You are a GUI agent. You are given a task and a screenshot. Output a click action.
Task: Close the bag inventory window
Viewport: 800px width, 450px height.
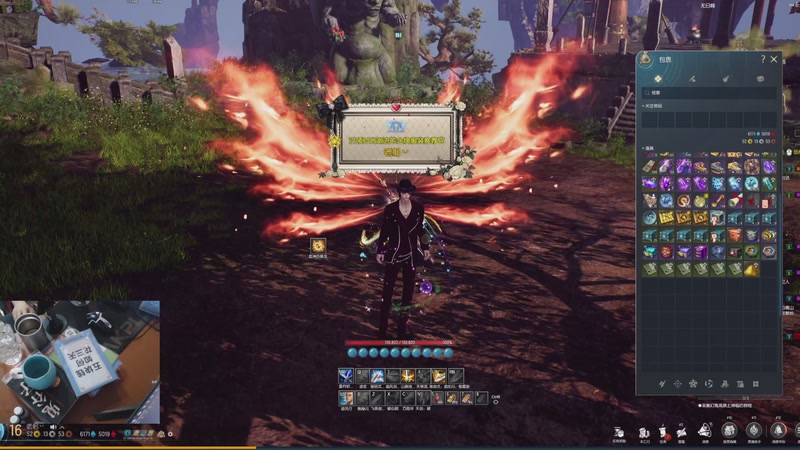[774, 59]
